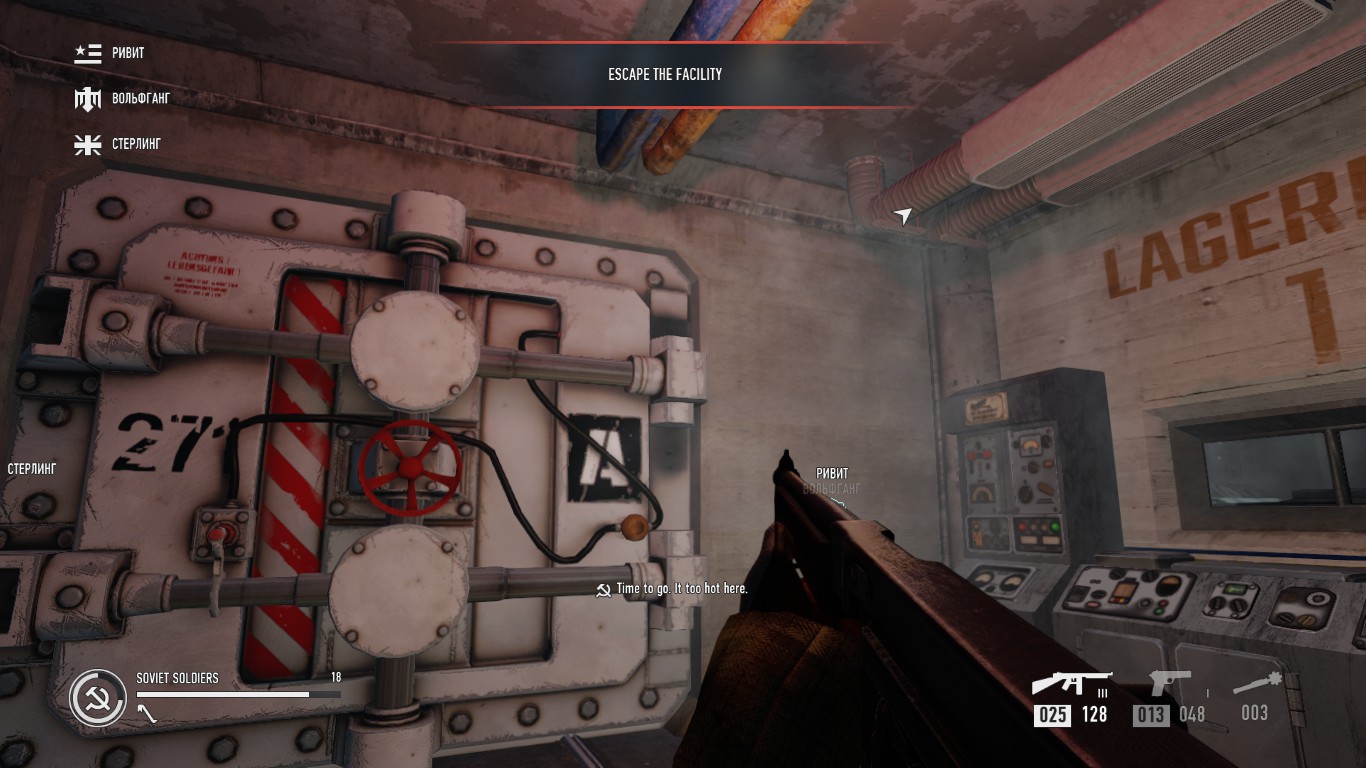The width and height of the screenshot is (1366, 768).
Task: Select the SOVIET SOLDIERS label
Action: click(176, 677)
